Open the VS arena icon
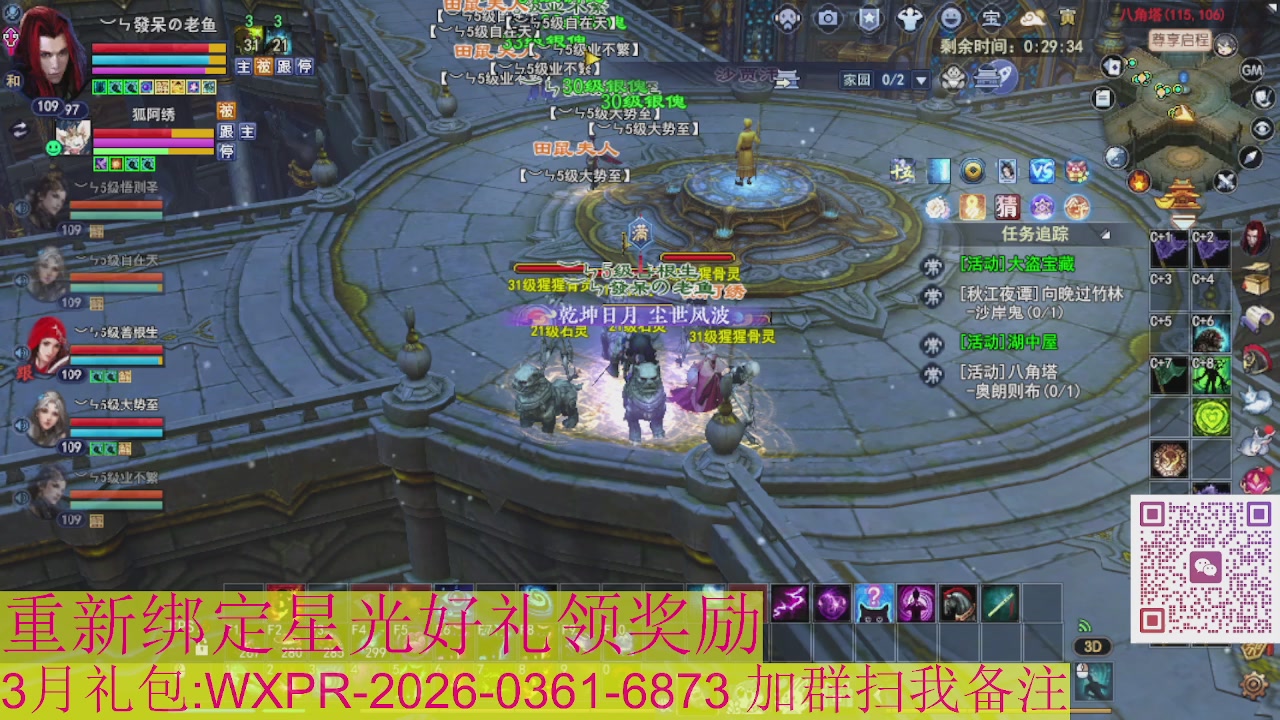Screen dimensions: 1280x720 pos(1041,172)
